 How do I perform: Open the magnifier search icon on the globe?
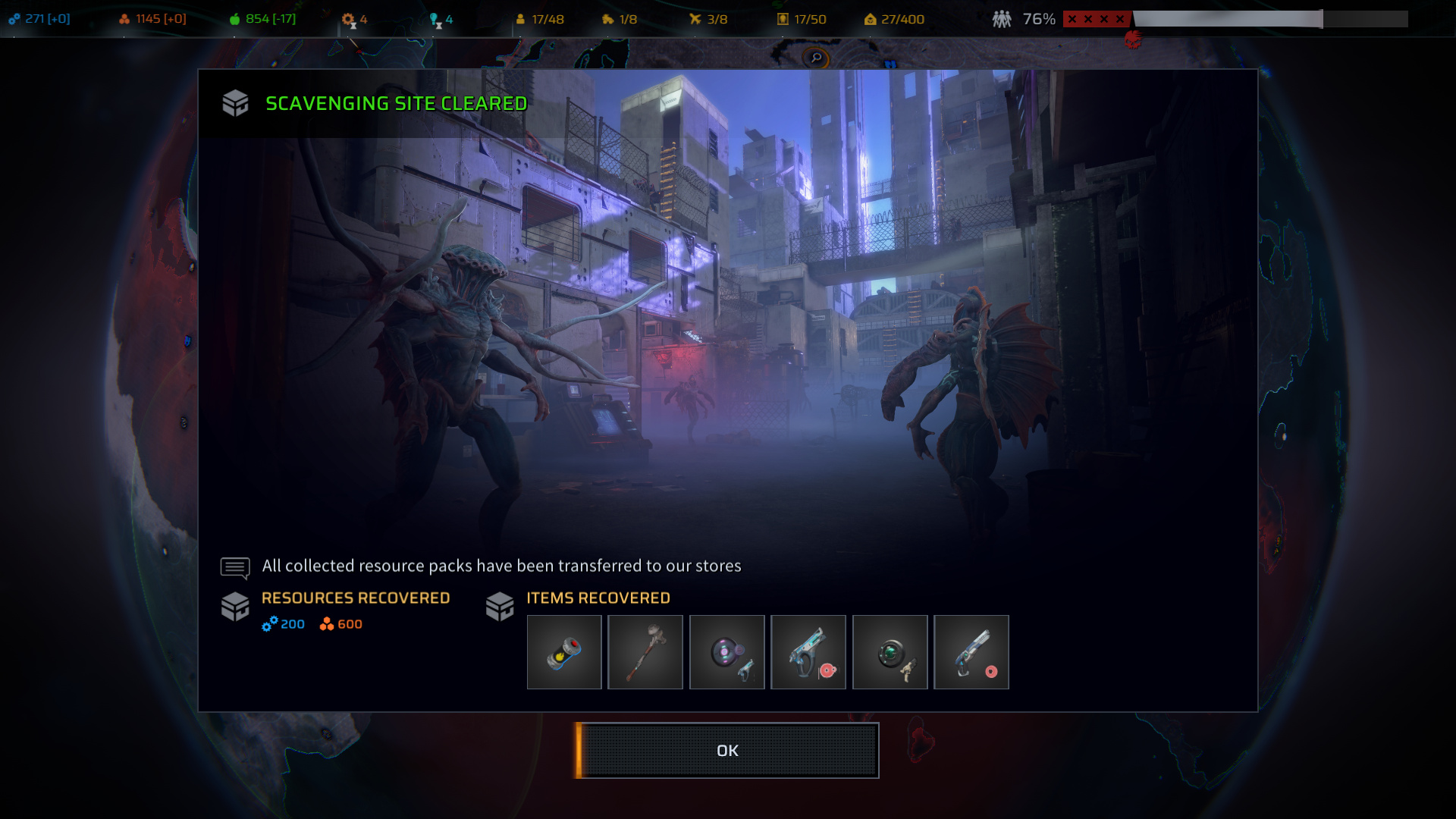(x=816, y=58)
